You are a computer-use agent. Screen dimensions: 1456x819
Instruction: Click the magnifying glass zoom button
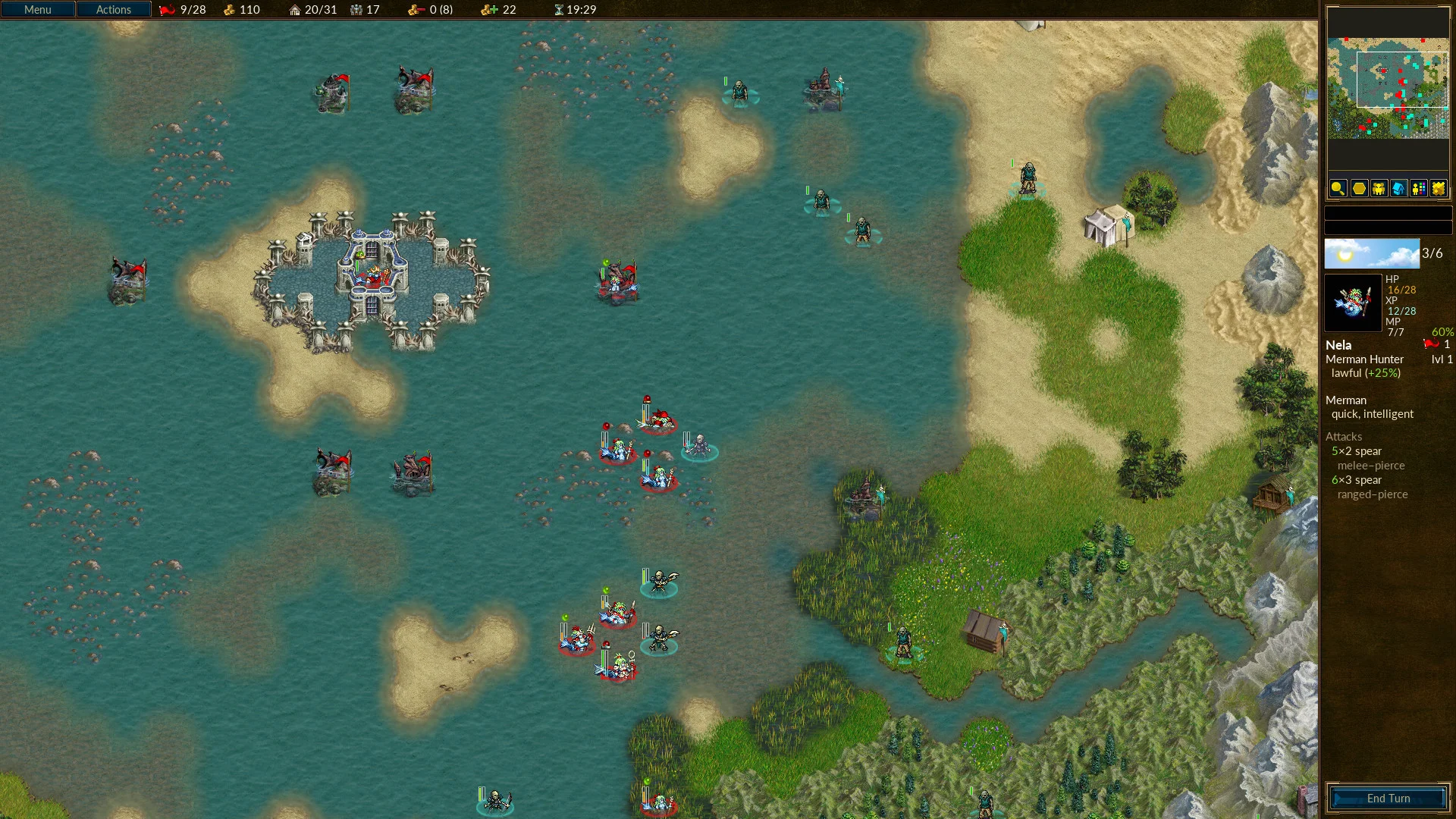1338,188
